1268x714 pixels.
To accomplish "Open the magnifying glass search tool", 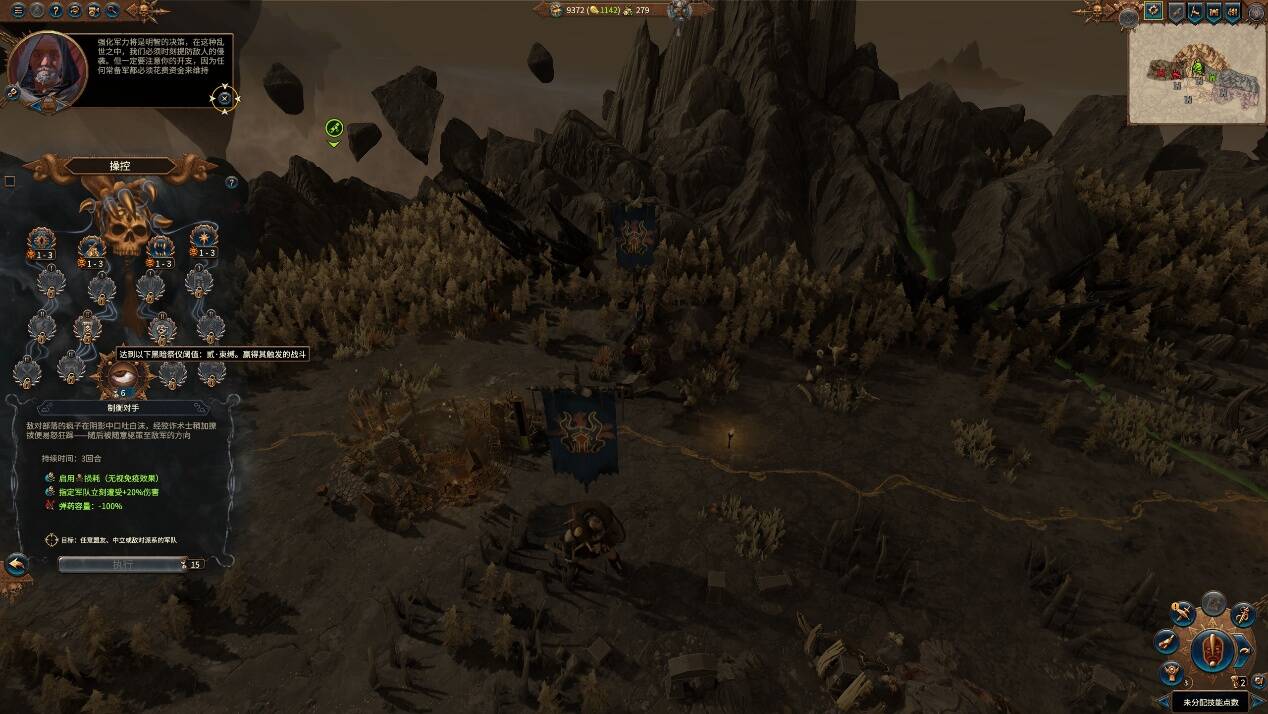I will pos(111,11).
